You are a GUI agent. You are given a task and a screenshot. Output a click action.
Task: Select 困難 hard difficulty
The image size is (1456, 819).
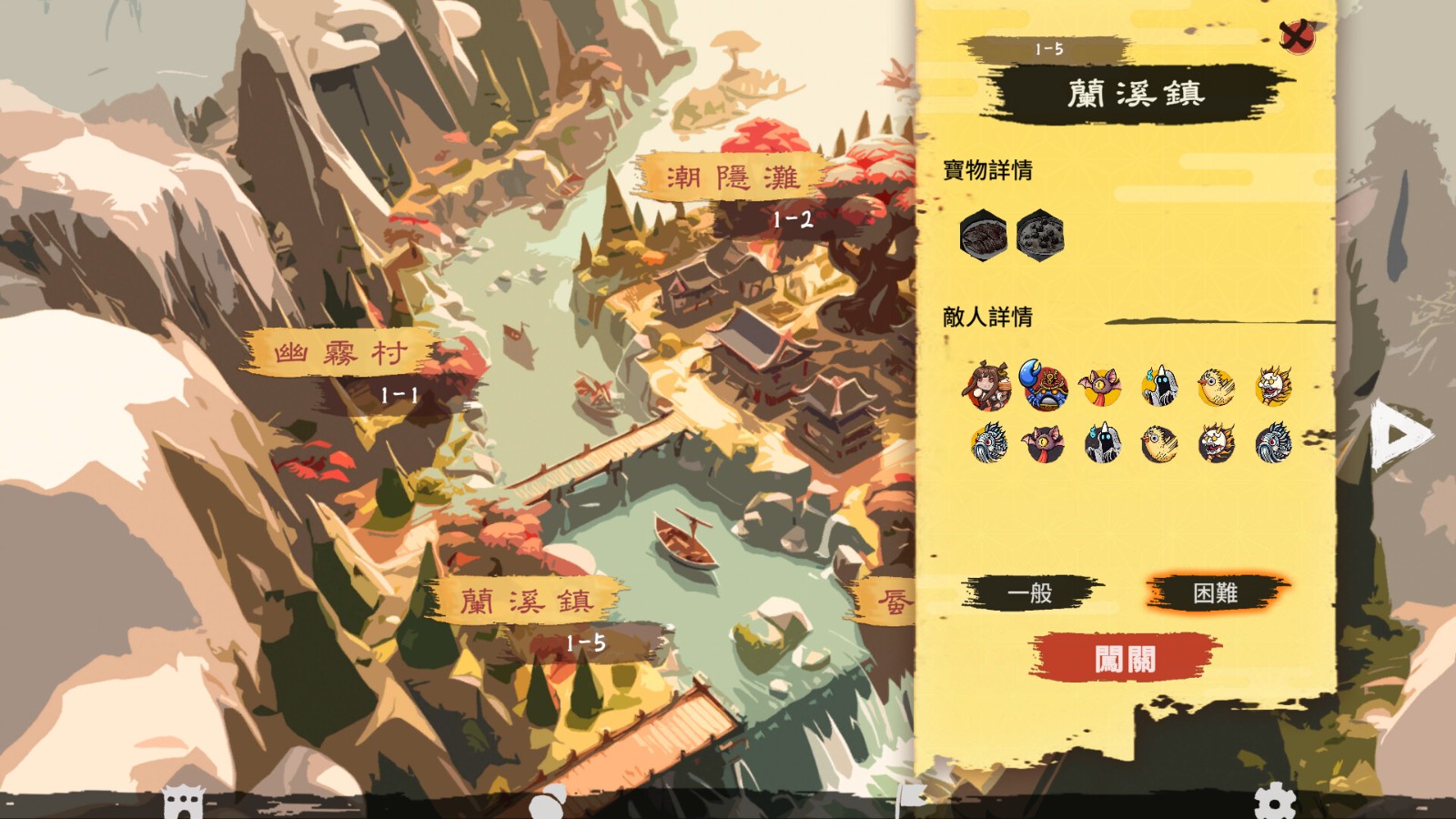tap(1215, 593)
